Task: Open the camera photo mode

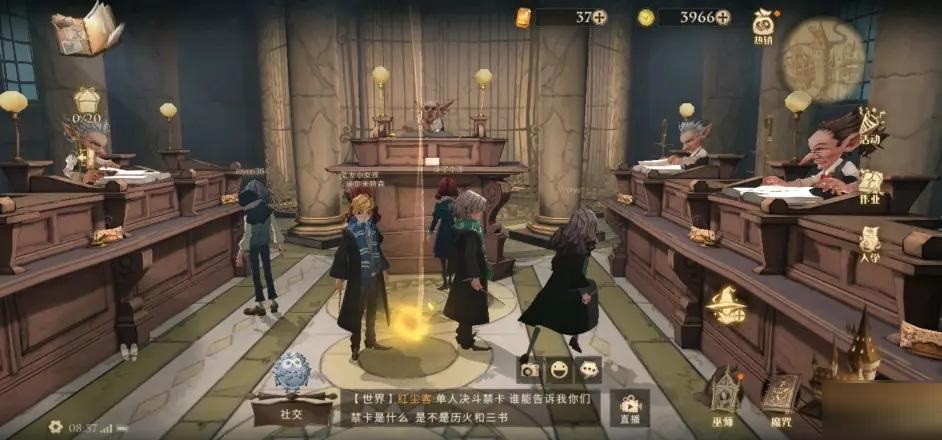Action: (x=529, y=368)
